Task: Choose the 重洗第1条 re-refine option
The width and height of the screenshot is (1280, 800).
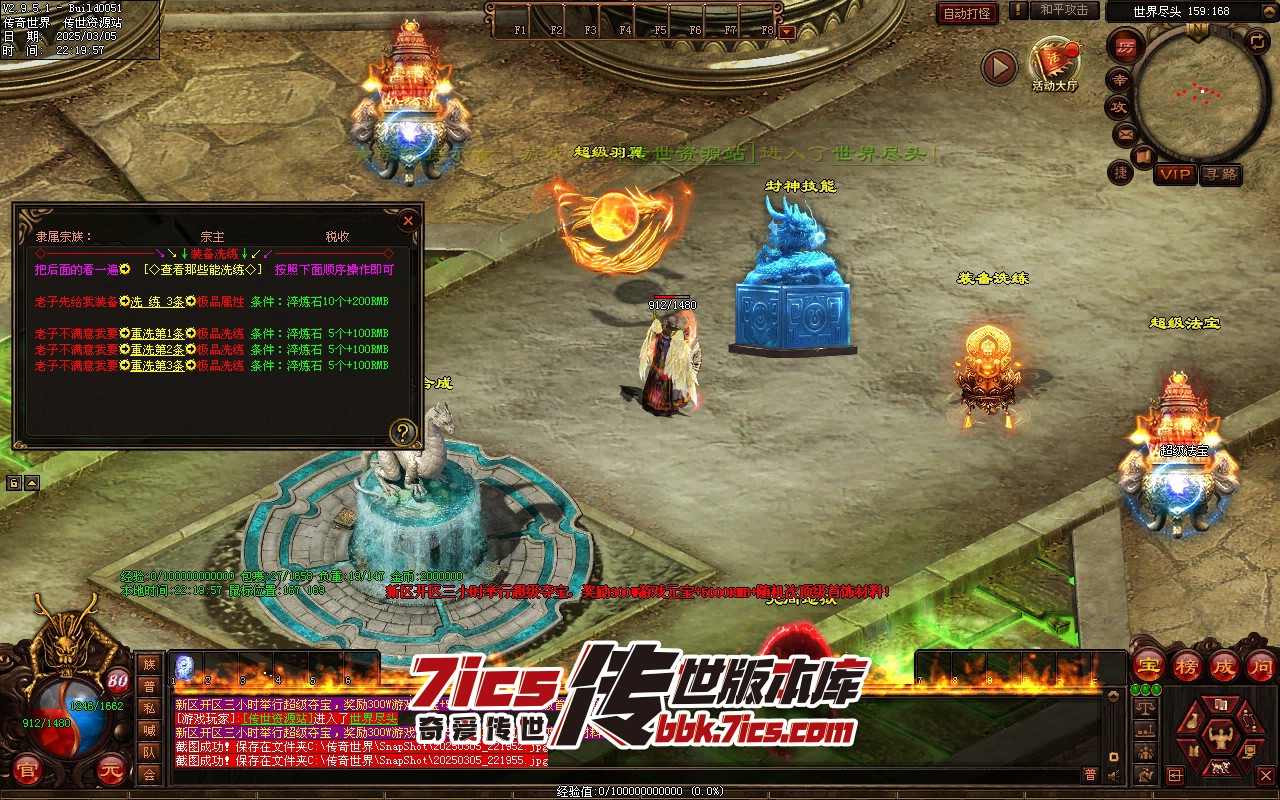Action: point(157,333)
